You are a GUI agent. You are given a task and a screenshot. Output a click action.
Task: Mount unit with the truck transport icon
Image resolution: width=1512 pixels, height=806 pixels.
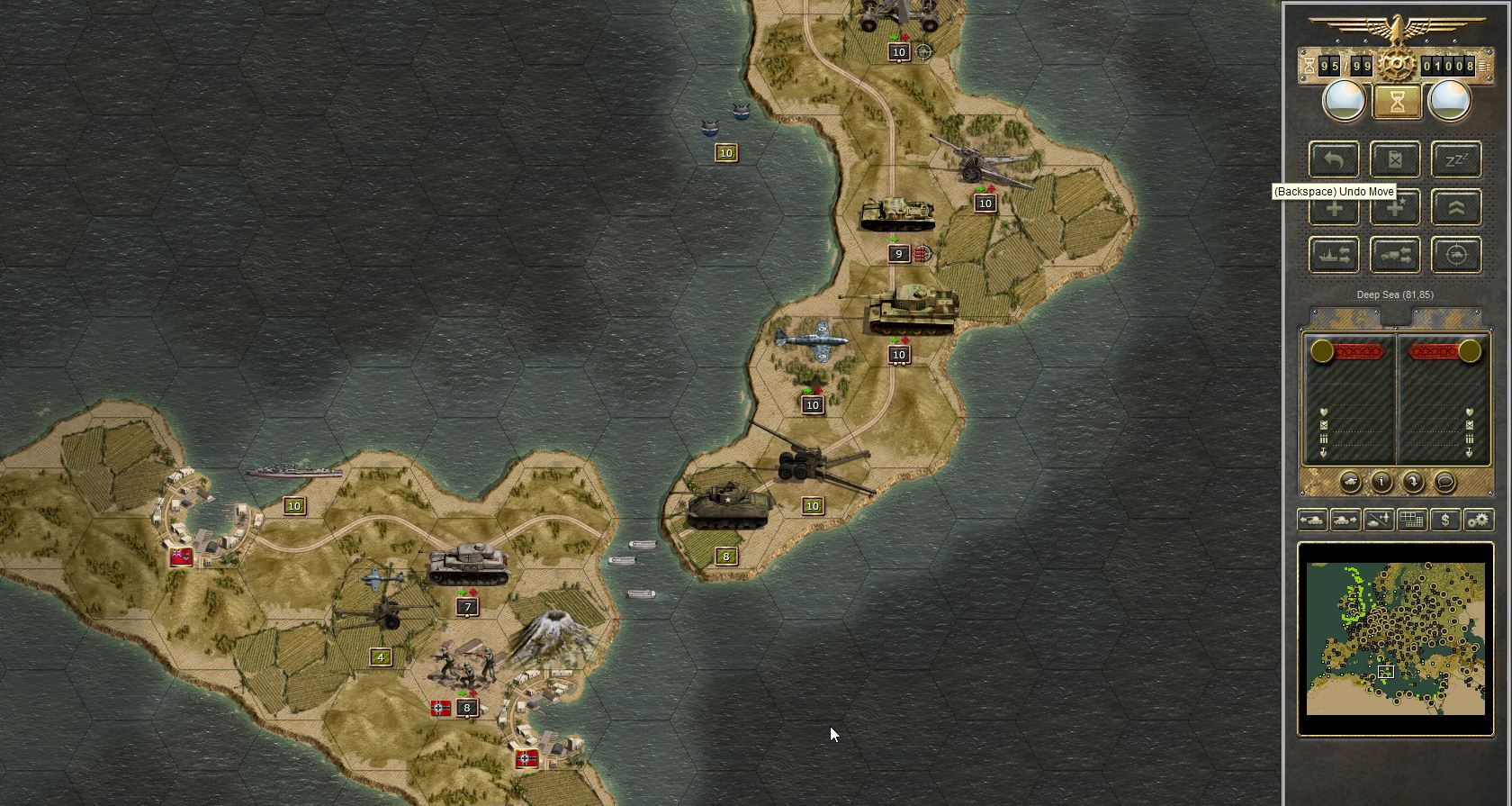point(1395,255)
